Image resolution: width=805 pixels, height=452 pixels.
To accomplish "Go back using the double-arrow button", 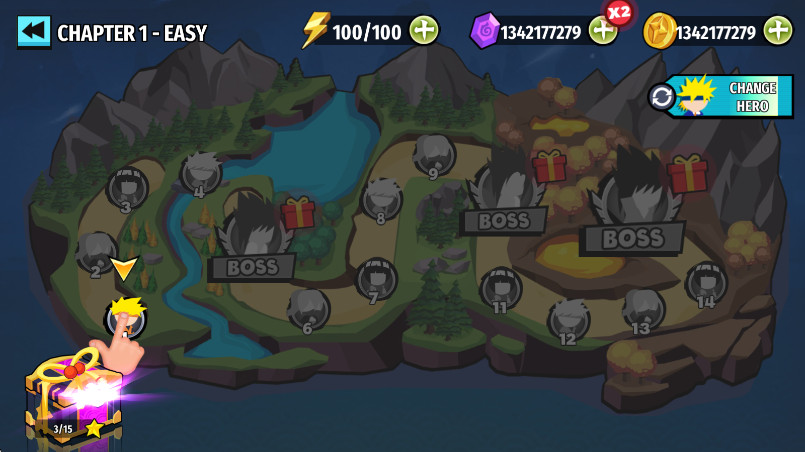I will pyautogui.click(x=33, y=31).
